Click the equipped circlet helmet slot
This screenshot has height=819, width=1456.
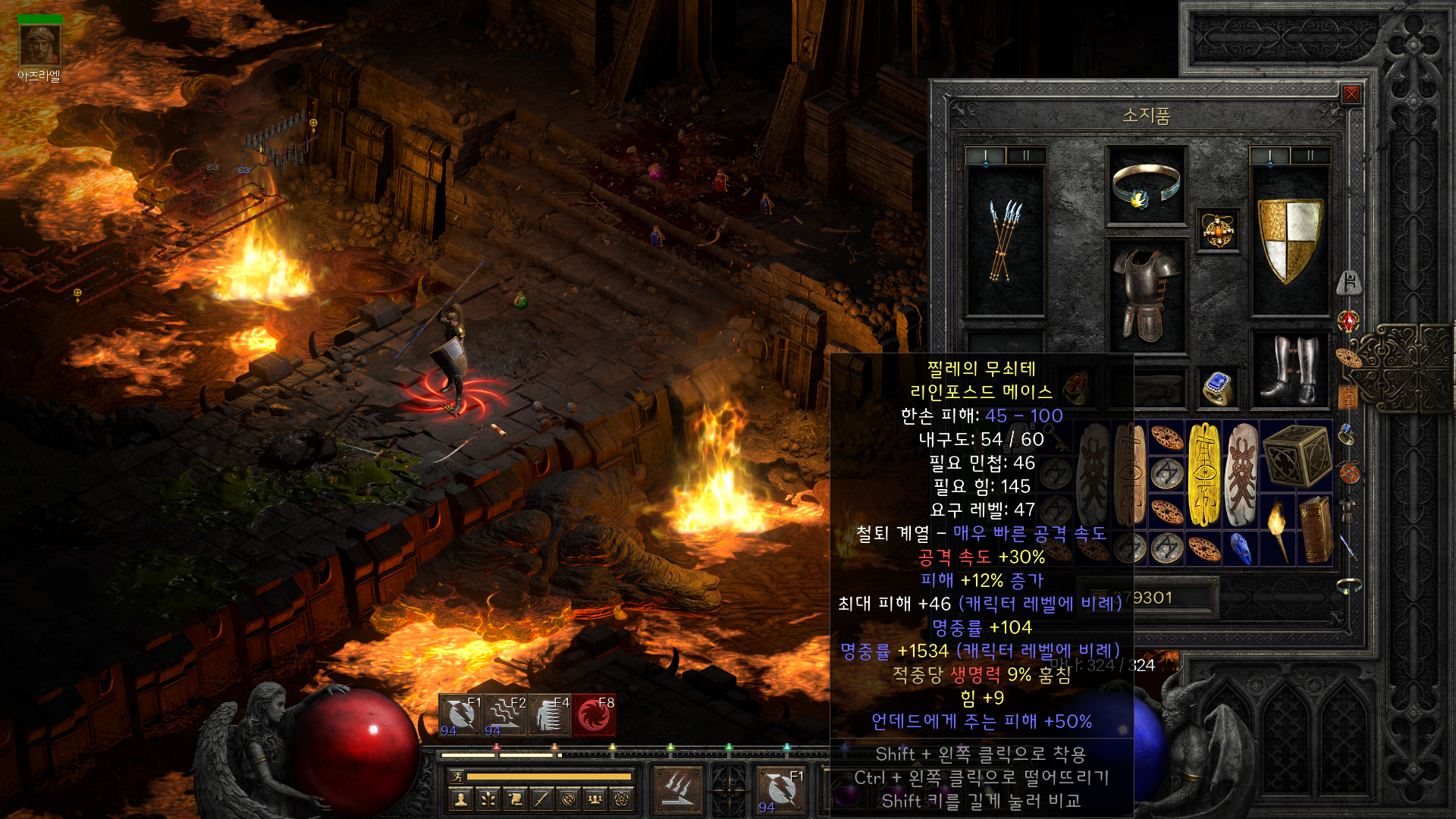(1146, 186)
